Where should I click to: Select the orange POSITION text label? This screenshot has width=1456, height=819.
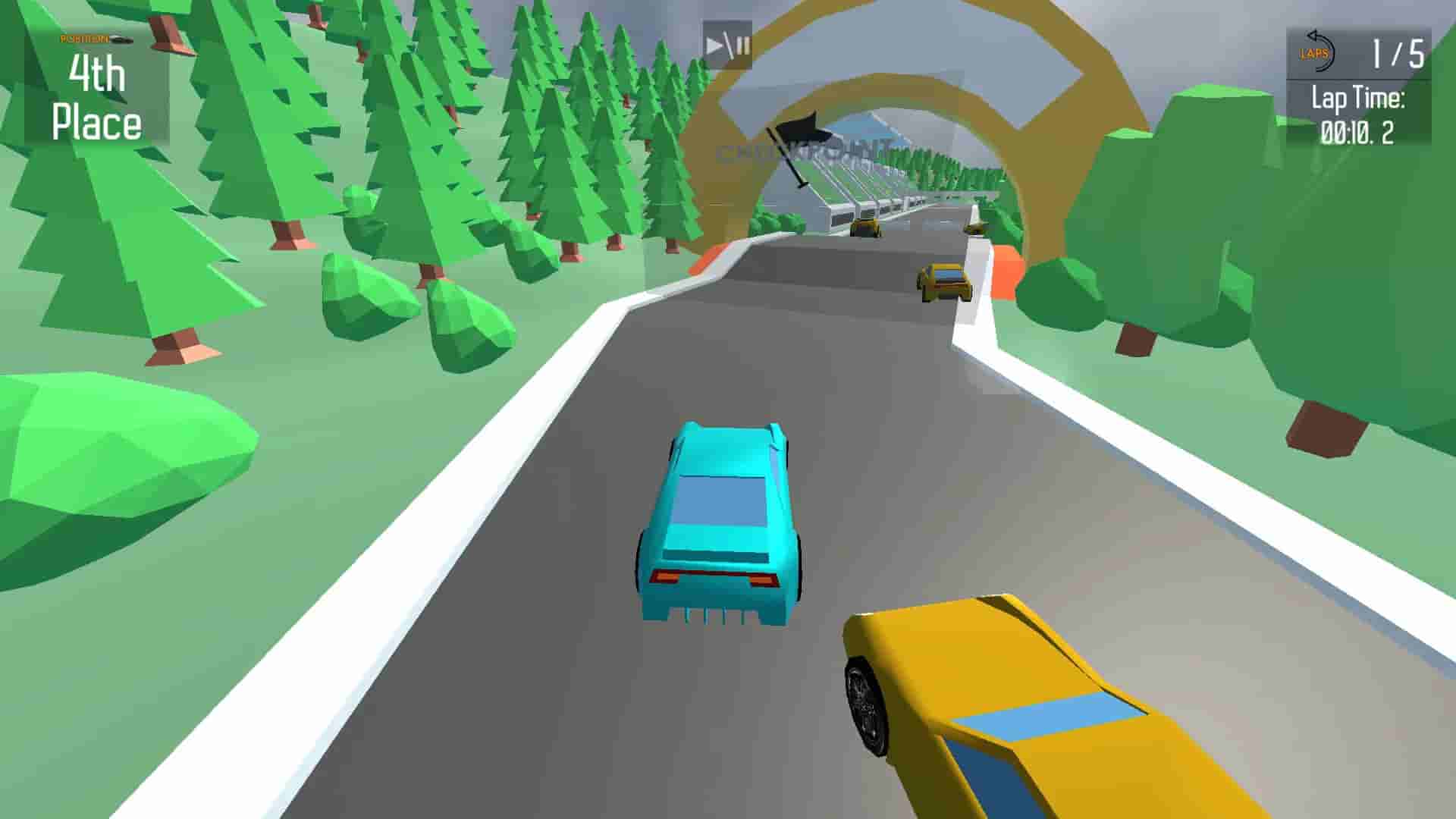[x=85, y=39]
